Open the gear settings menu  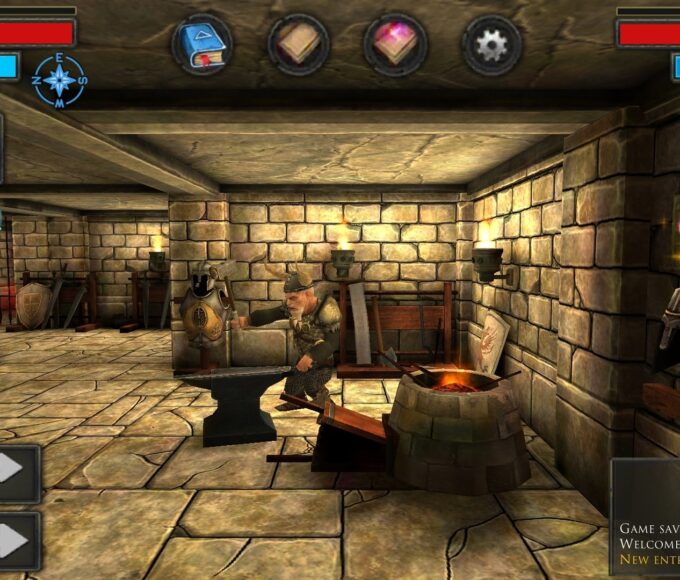point(491,44)
